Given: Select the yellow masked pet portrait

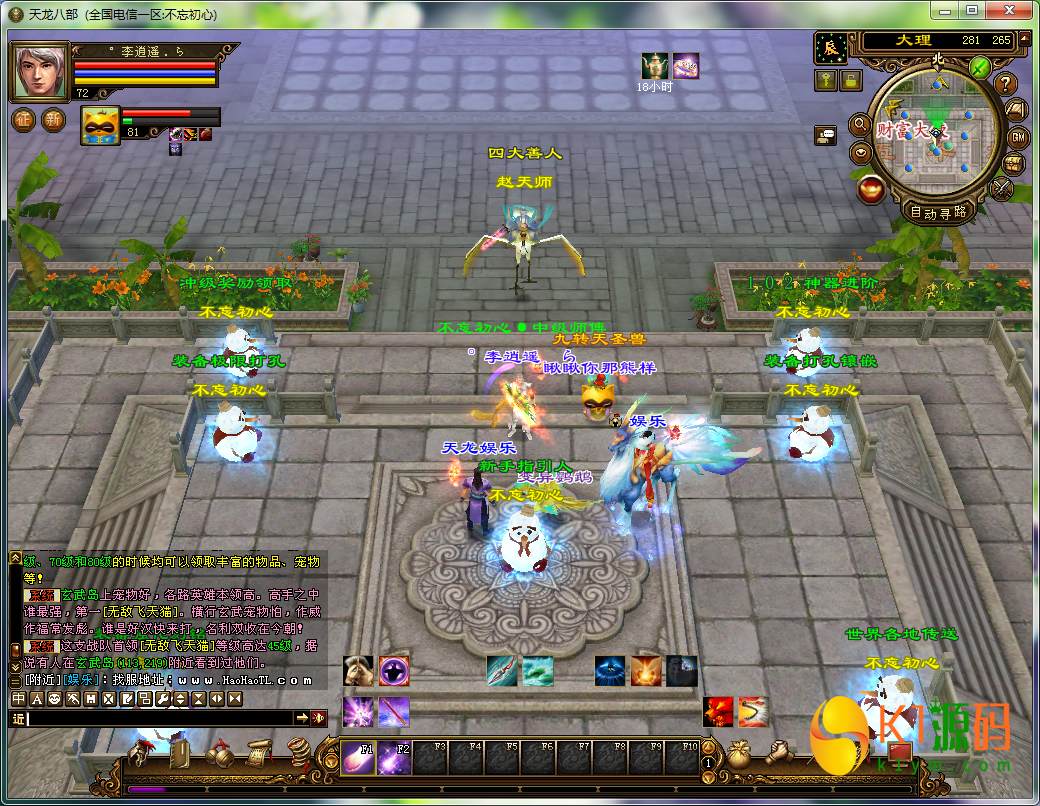Looking at the screenshot, I should [x=100, y=126].
